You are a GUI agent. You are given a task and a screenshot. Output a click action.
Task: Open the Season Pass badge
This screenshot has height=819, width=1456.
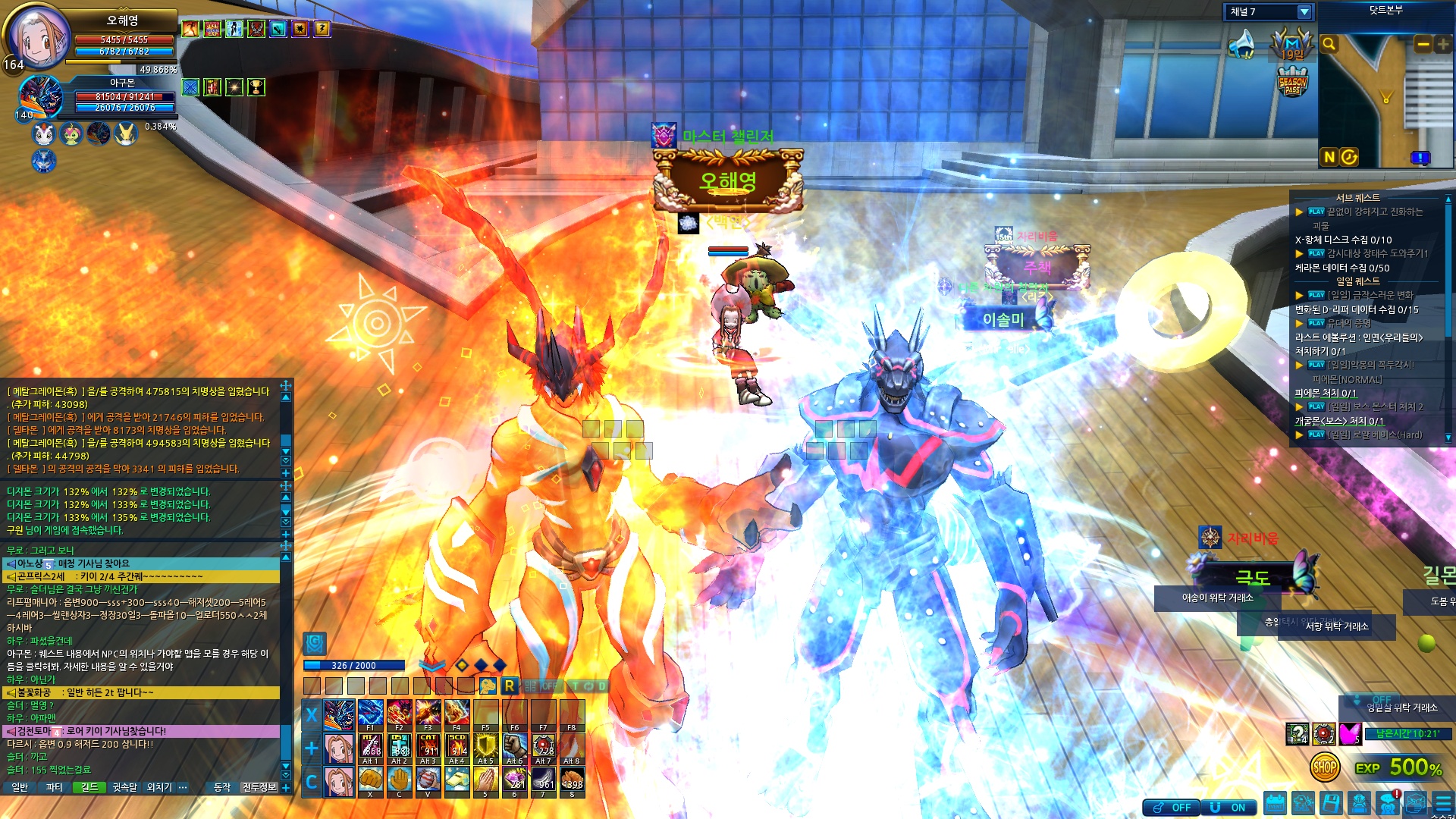point(1292,83)
